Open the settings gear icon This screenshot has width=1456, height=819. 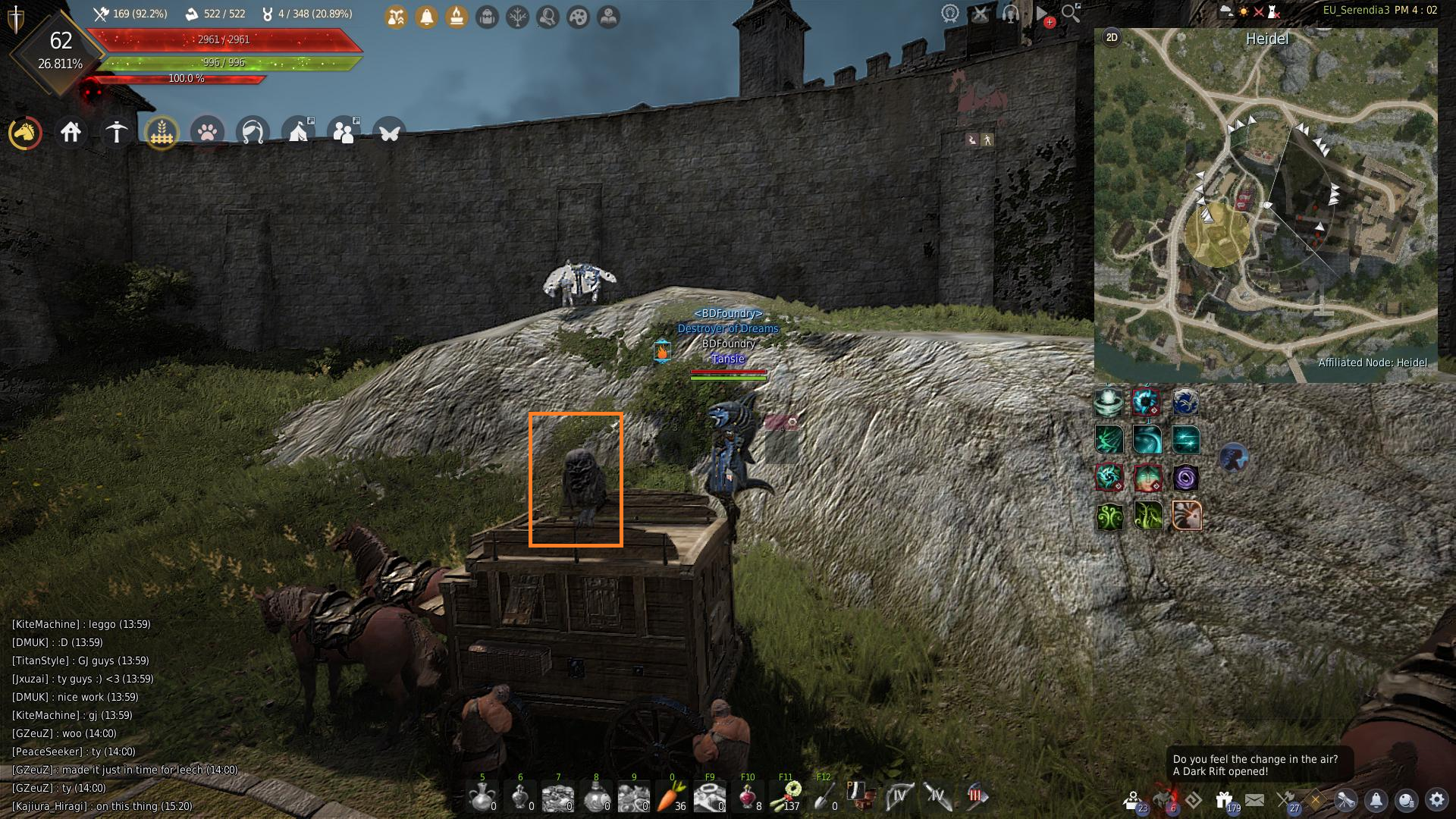pos(1436,799)
